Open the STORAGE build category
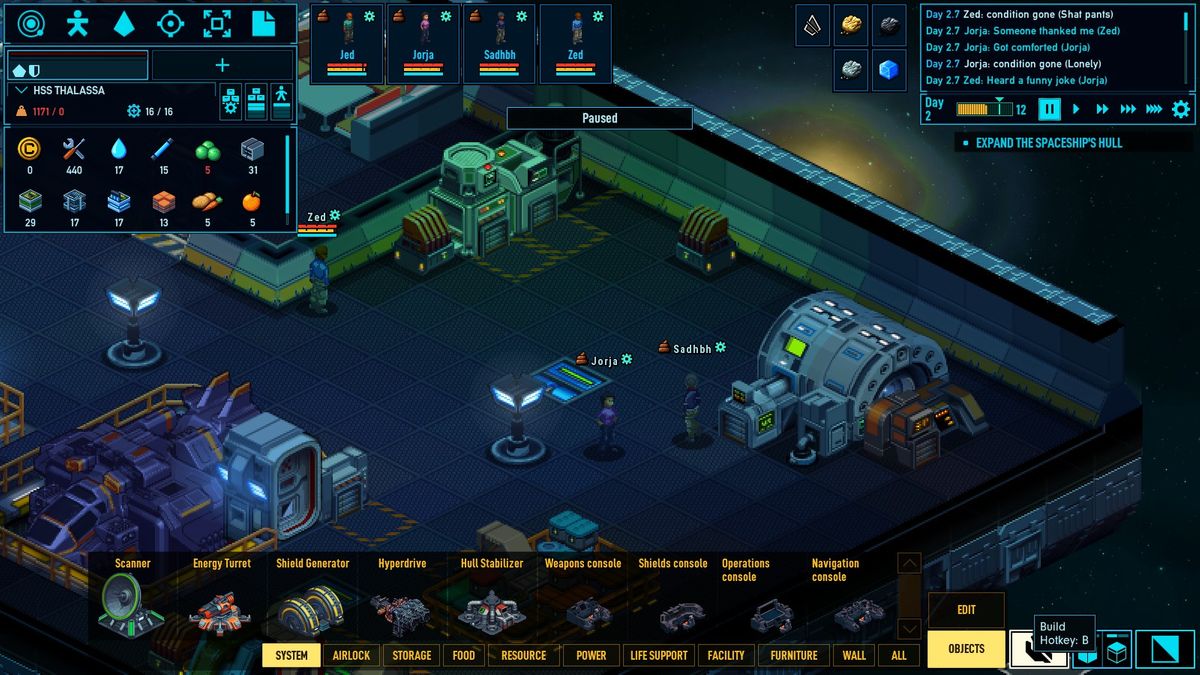 point(411,655)
